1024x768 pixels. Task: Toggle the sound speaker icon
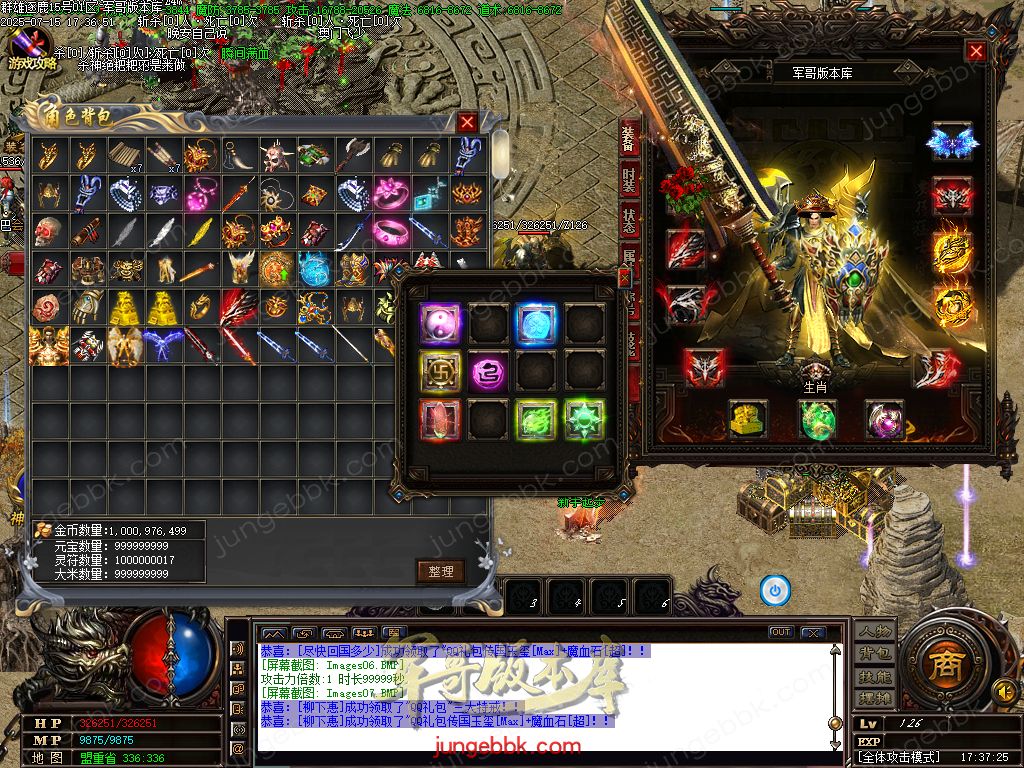1003,690
